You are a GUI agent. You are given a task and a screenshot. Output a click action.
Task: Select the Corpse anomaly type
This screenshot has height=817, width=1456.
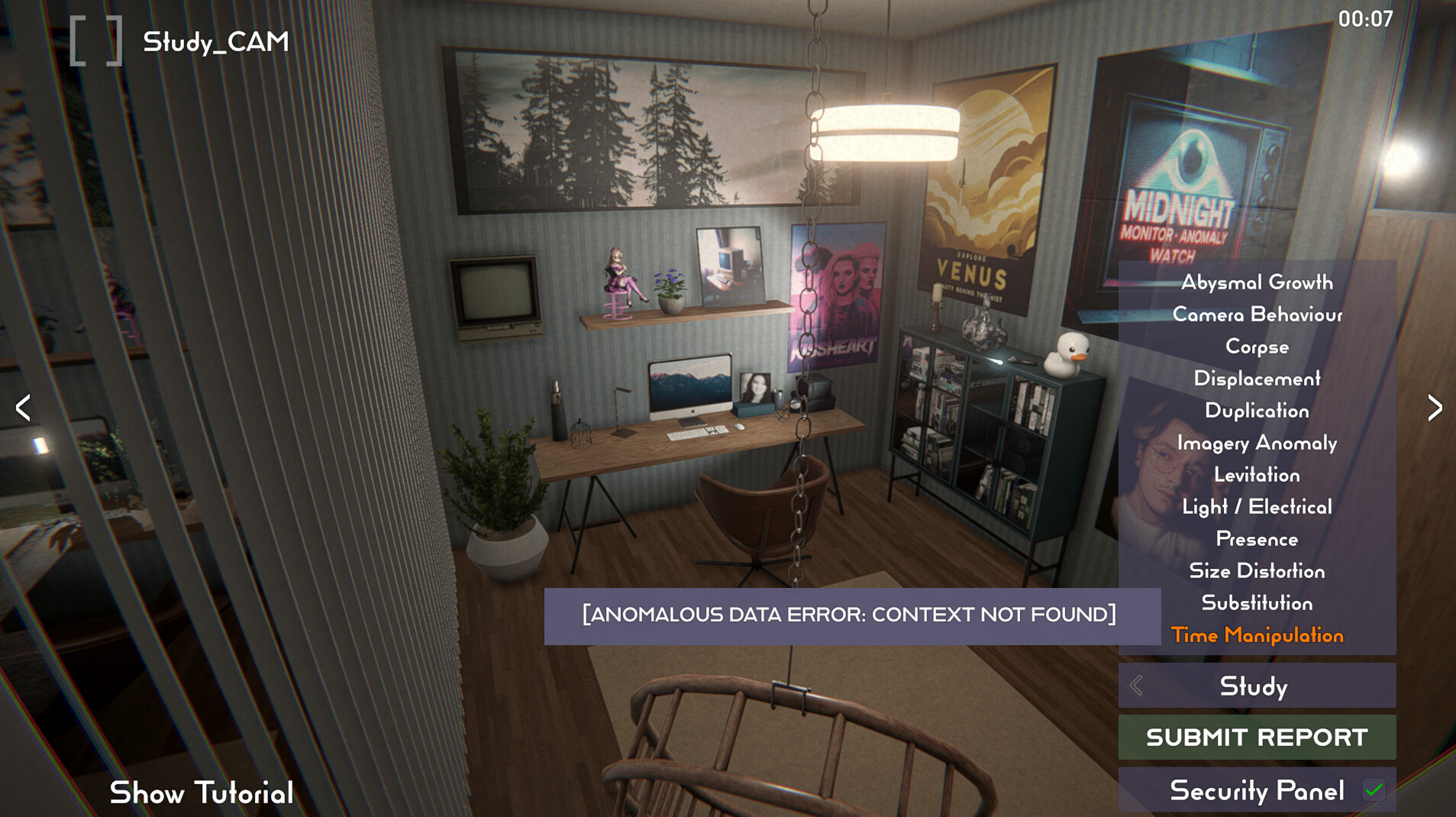1257,346
